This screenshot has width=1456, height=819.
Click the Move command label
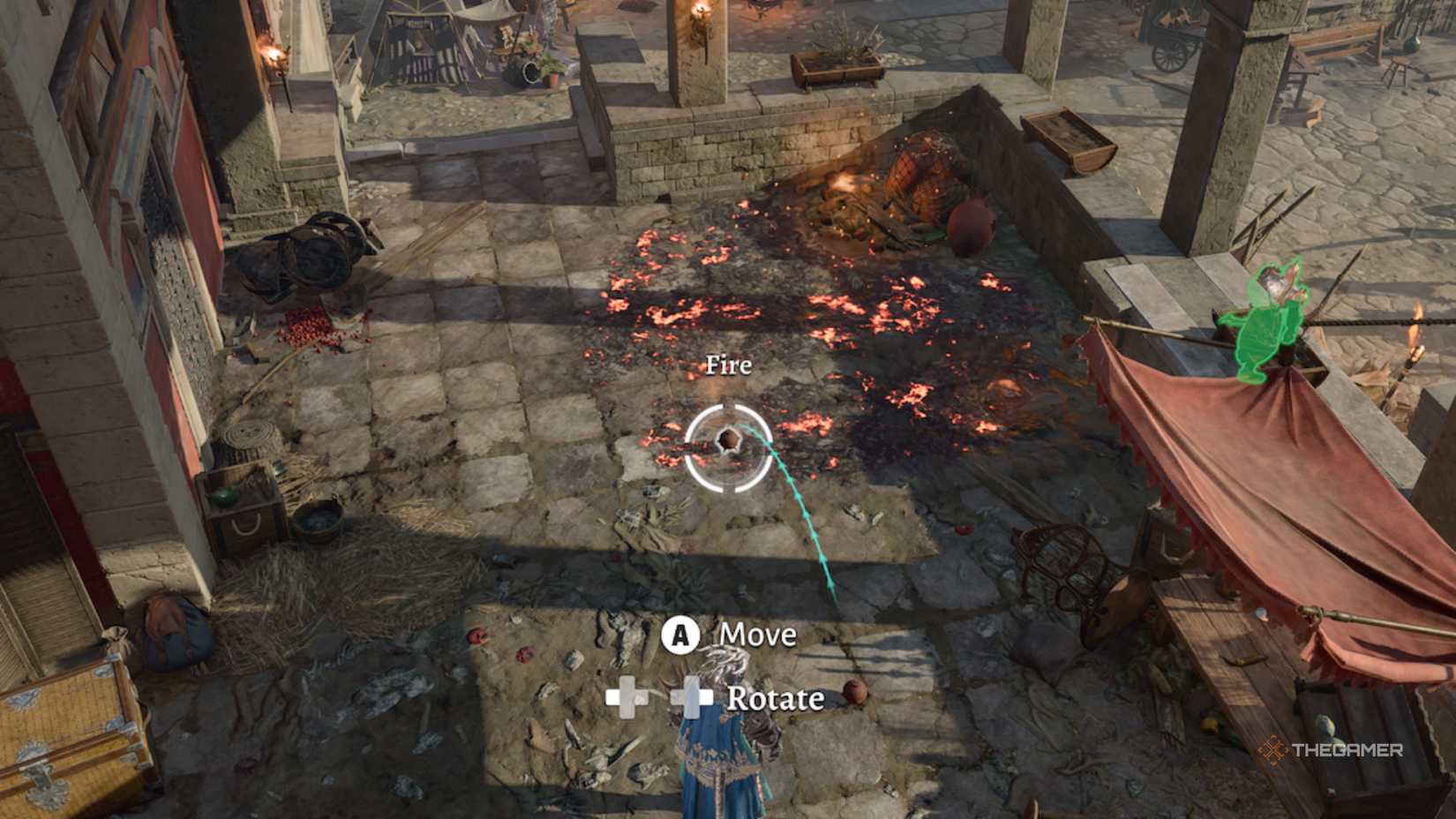pyautogui.click(x=757, y=635)
